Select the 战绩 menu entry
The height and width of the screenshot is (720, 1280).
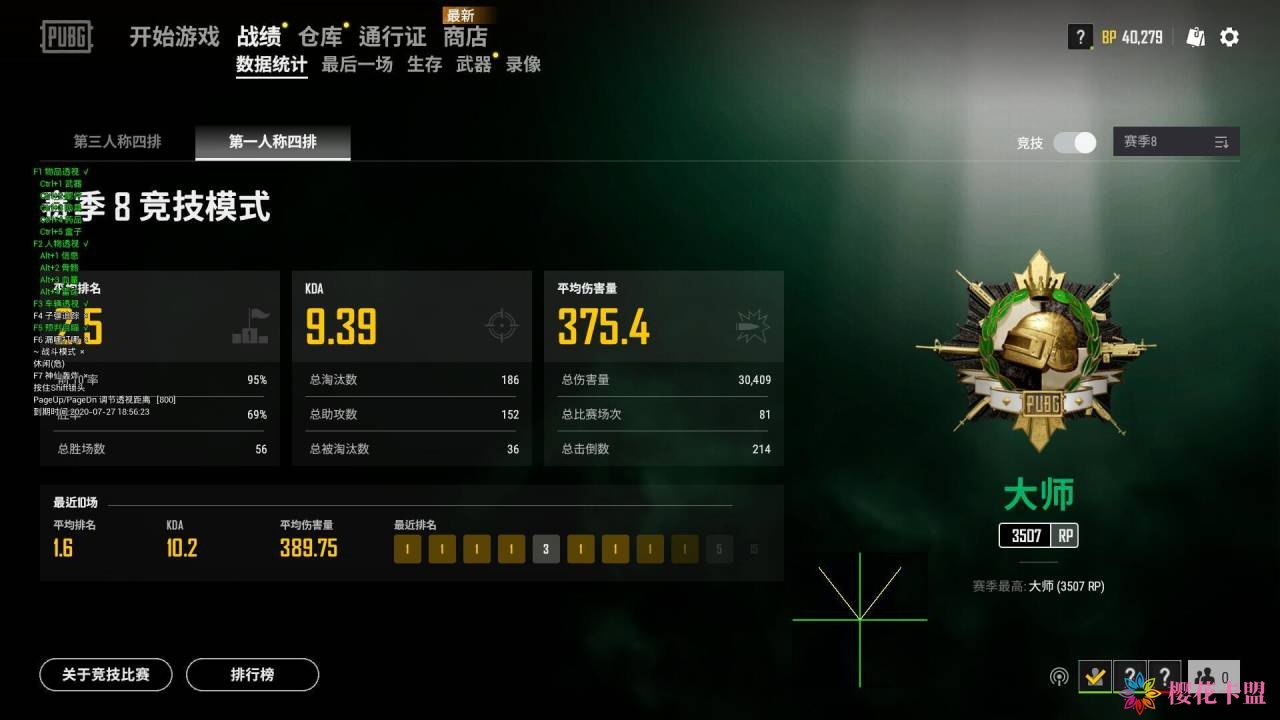259,37
